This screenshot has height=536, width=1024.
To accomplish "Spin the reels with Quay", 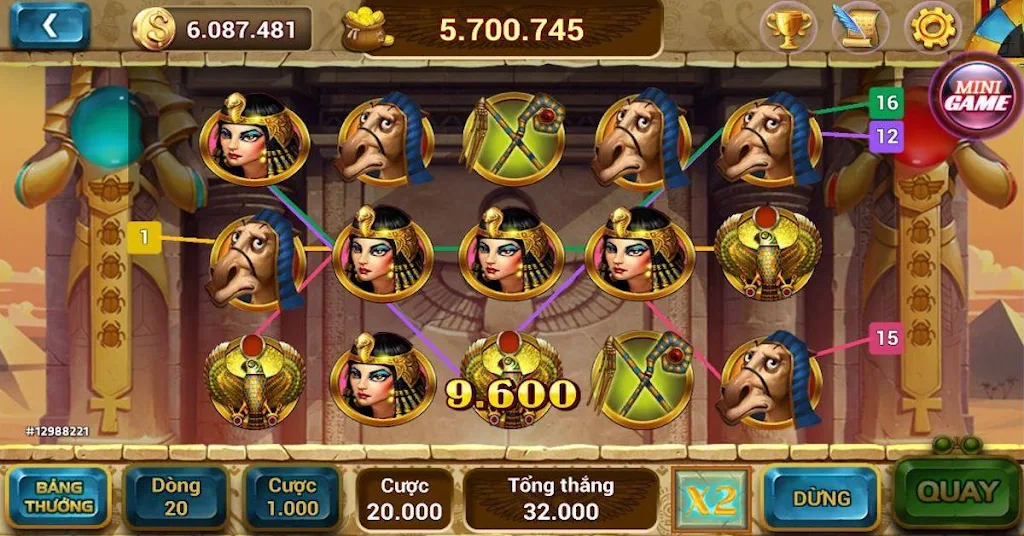I will point(957,492).
